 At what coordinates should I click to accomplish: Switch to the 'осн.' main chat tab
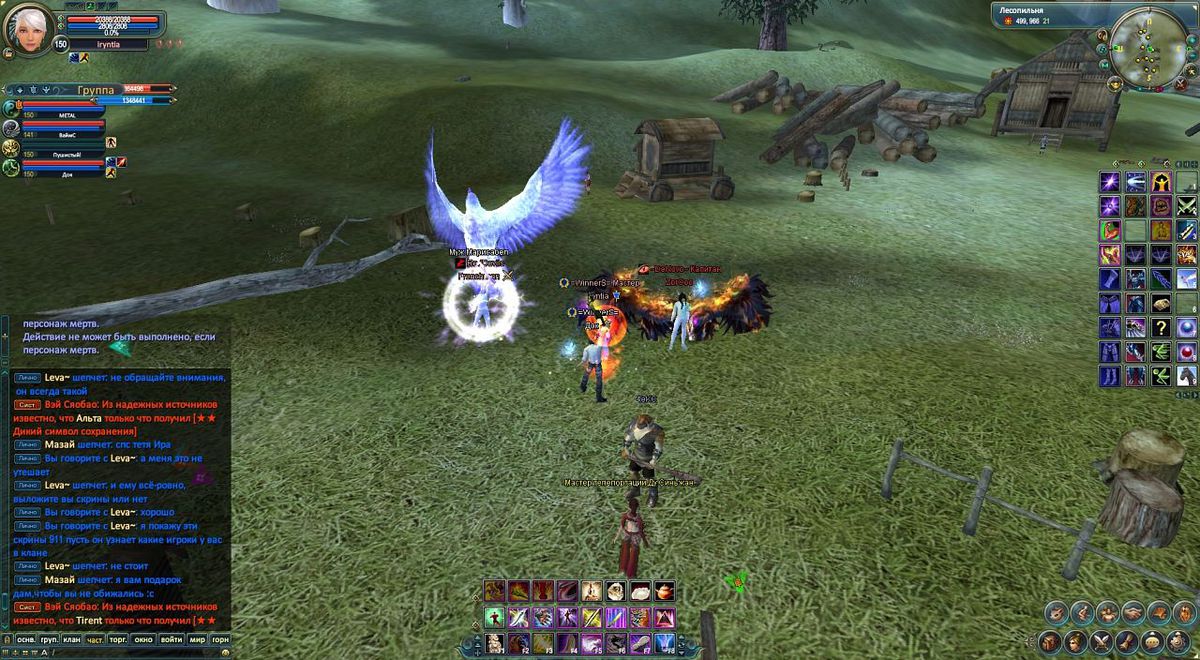[27, 639]
